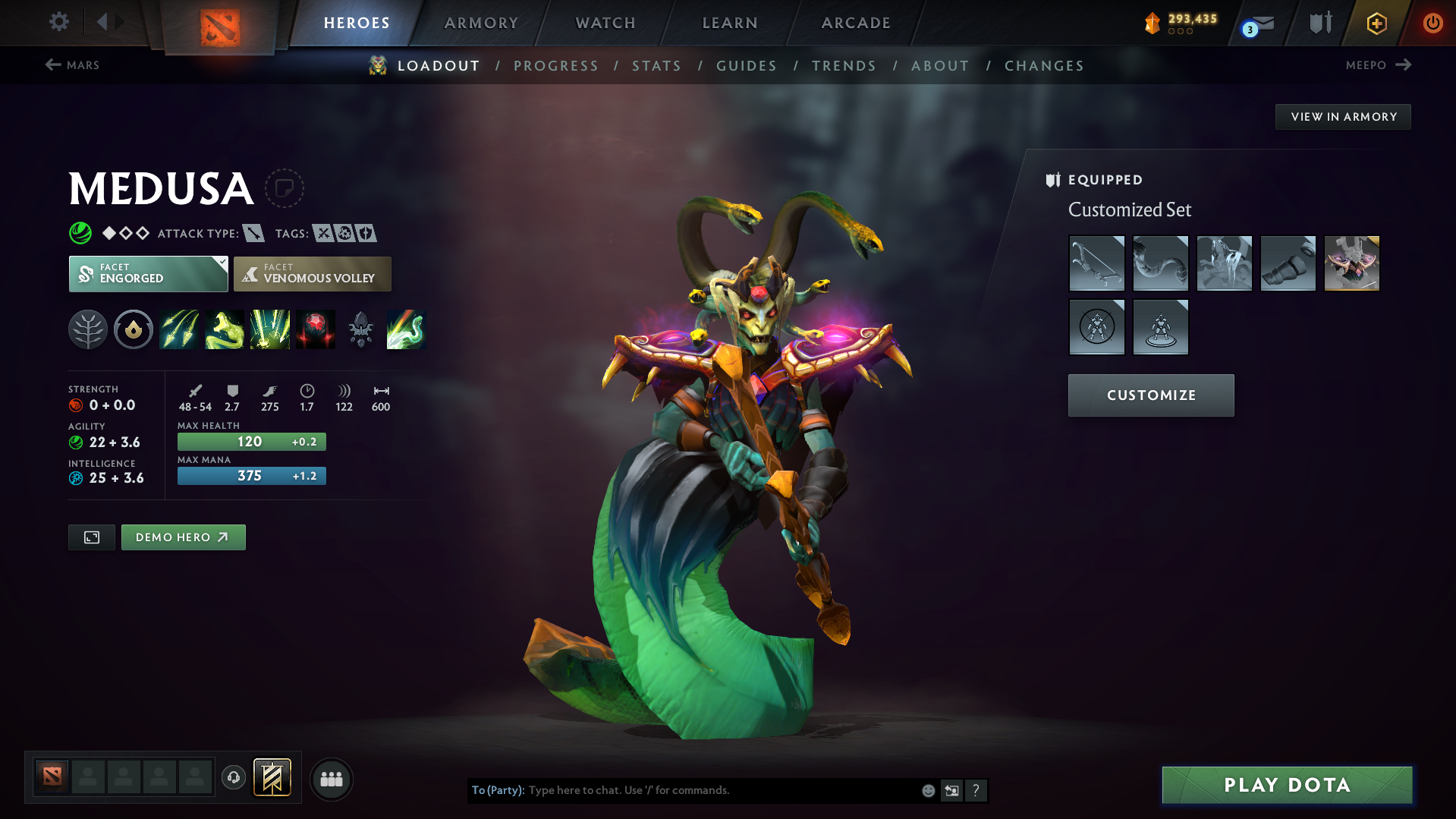Click the voice chat headset icon

(x=233, y=779)
